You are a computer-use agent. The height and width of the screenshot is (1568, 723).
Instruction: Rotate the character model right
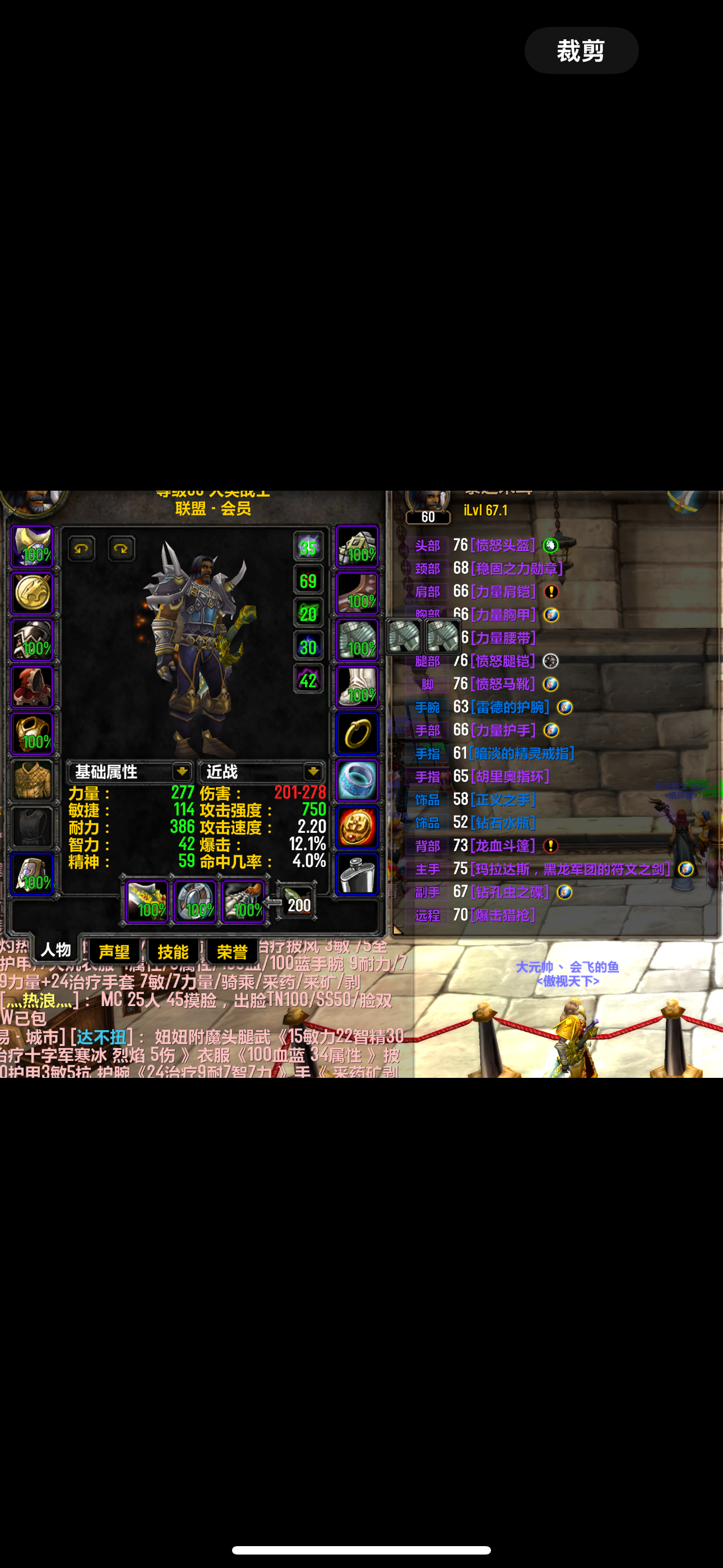pyautogui.click(x=121, y=548)
